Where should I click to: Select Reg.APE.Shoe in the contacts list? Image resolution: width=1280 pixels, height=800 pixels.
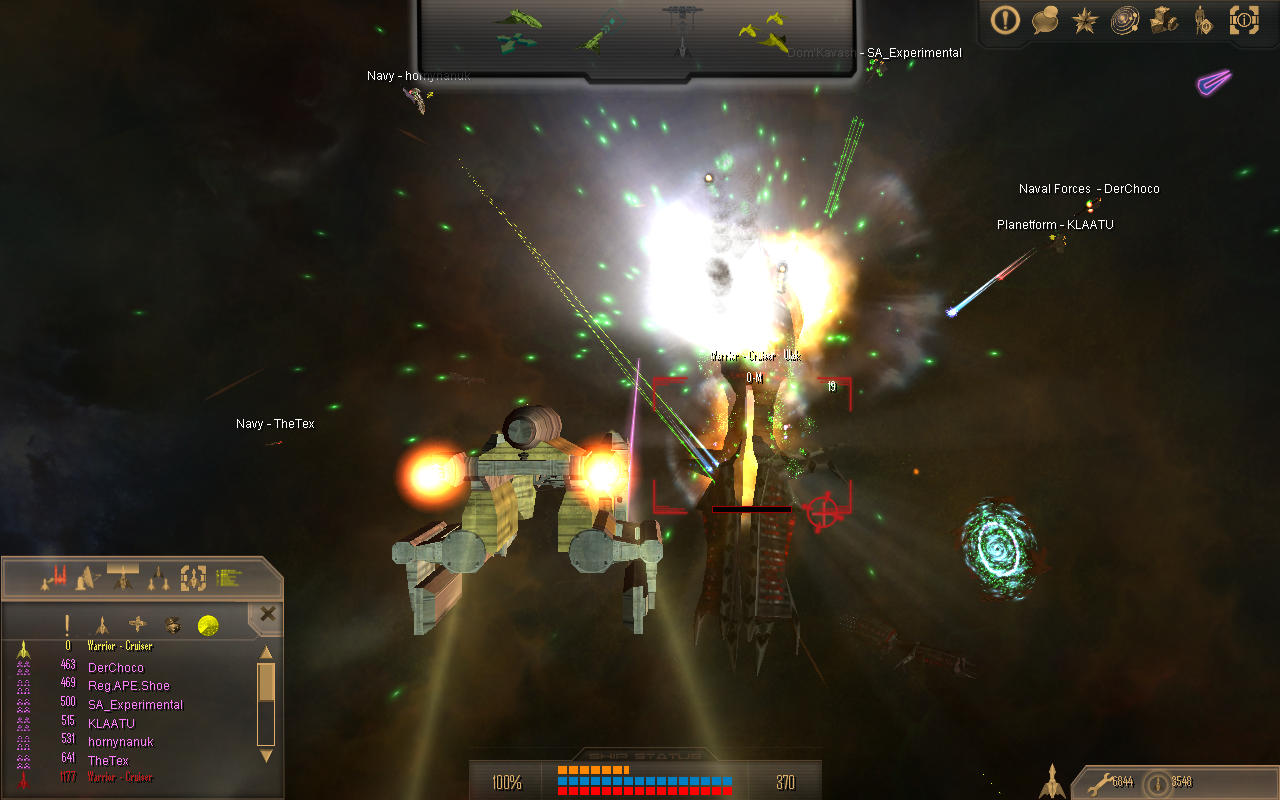[x=128, y=686]
